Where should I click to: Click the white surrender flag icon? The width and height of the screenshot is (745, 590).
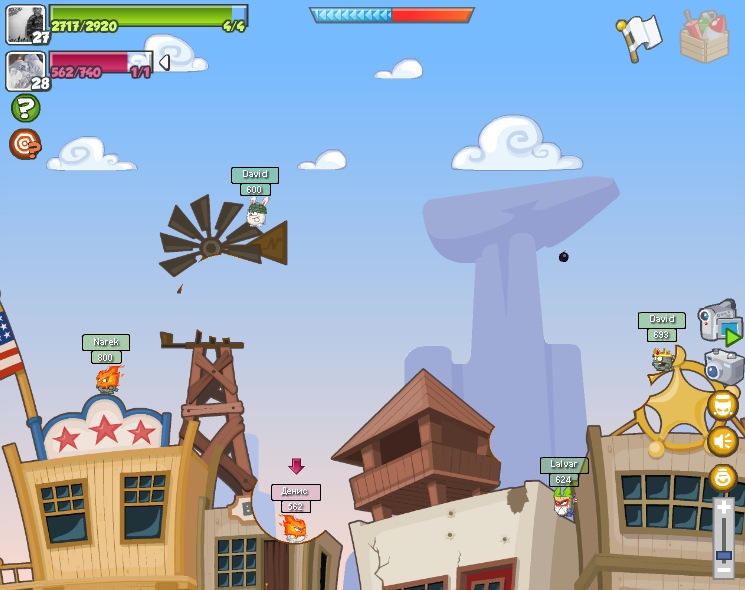(640, 36)
